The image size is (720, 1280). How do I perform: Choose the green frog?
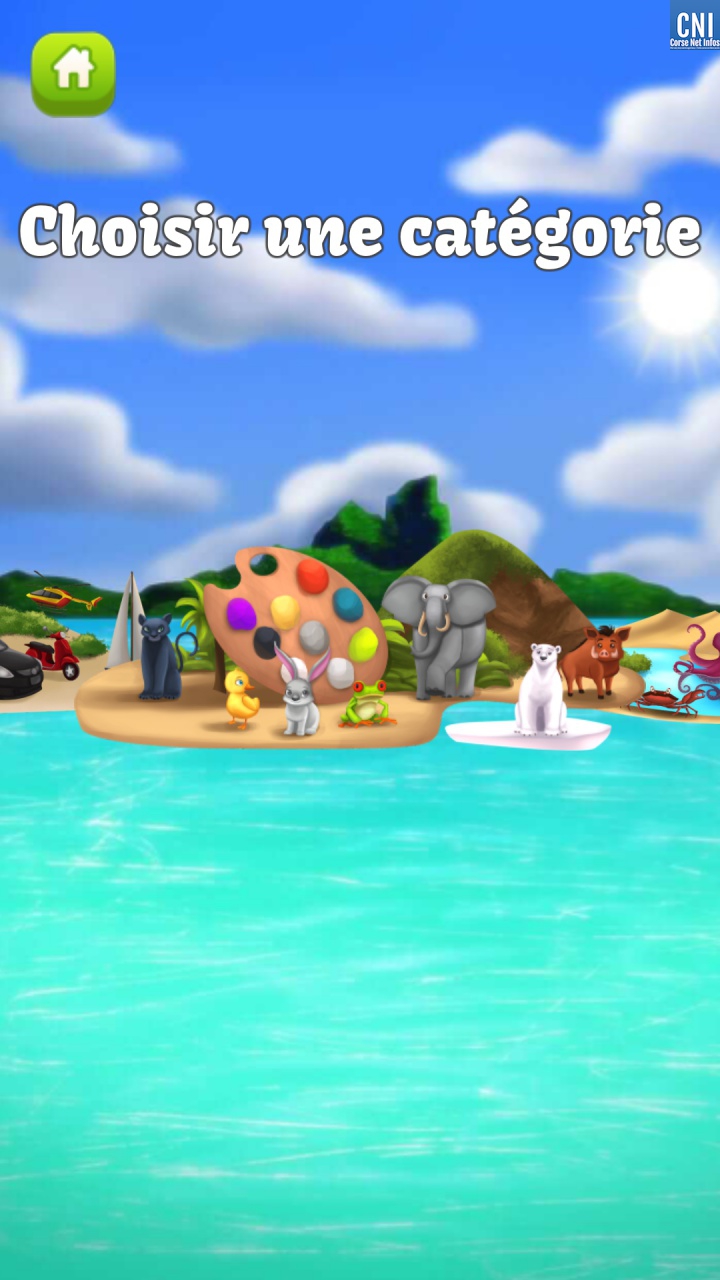click(x=366, y=703)
